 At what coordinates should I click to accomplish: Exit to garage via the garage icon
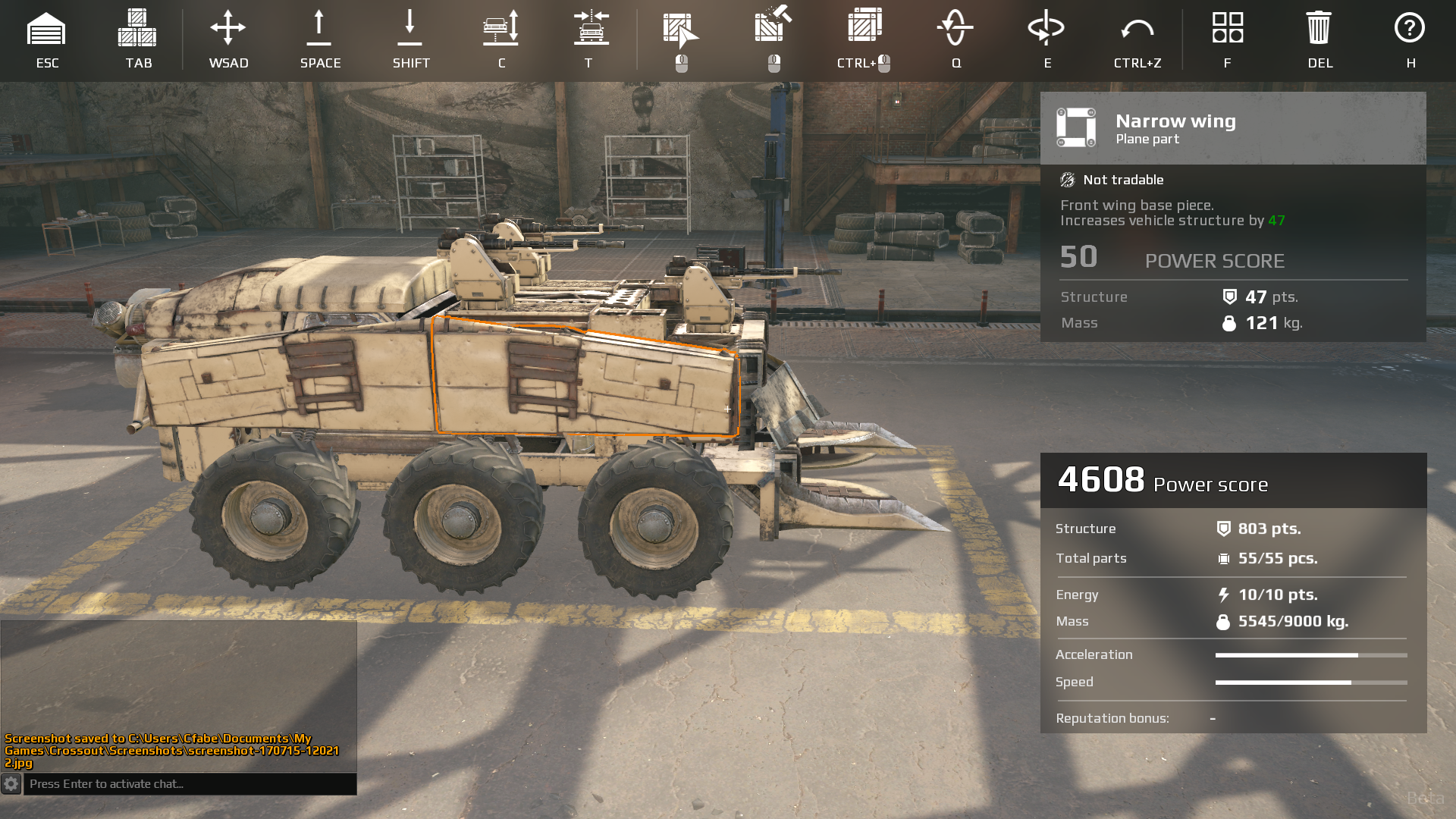pos(46,29)
